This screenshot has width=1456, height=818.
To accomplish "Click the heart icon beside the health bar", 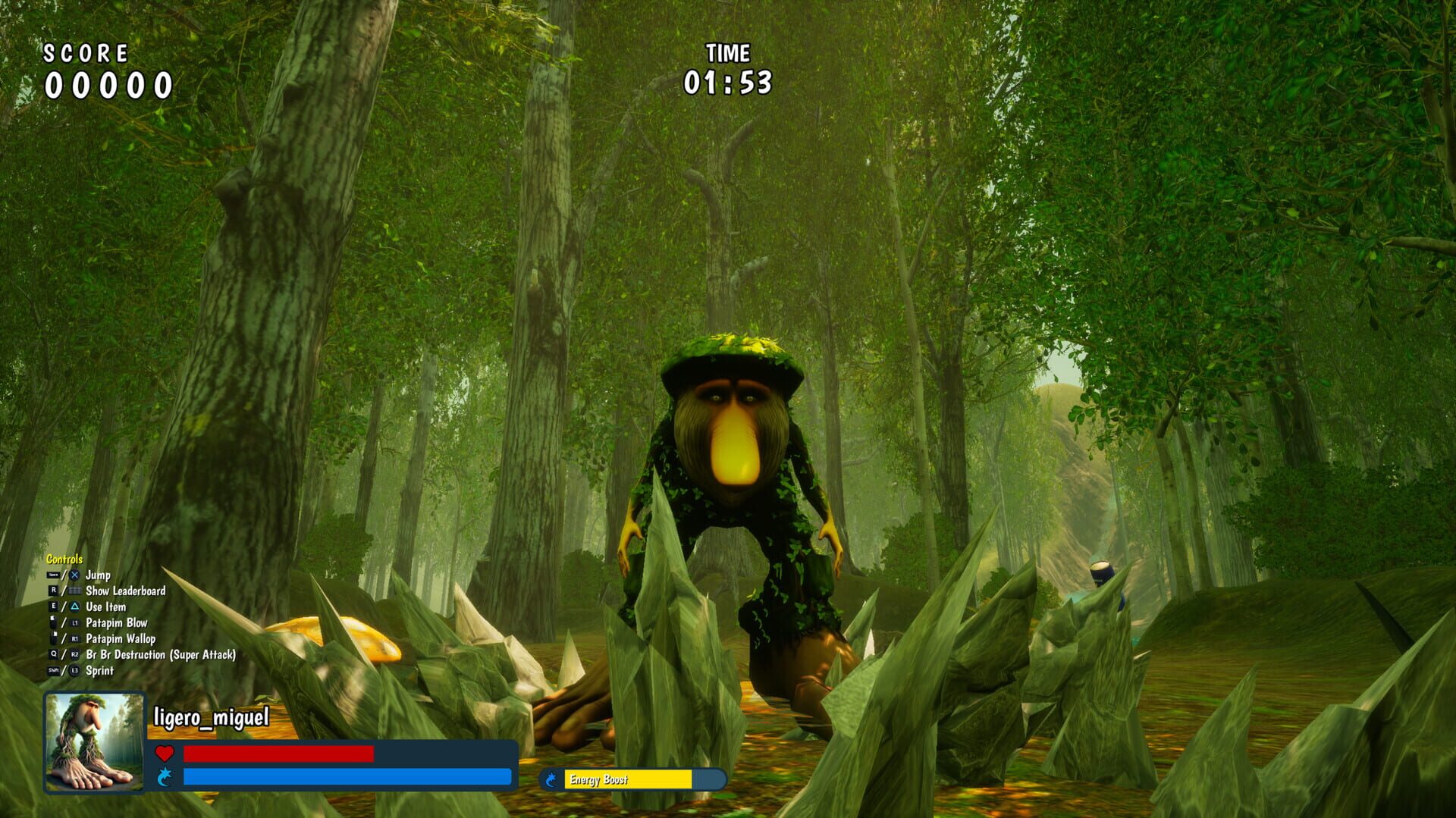I will [x=165, y=753].
